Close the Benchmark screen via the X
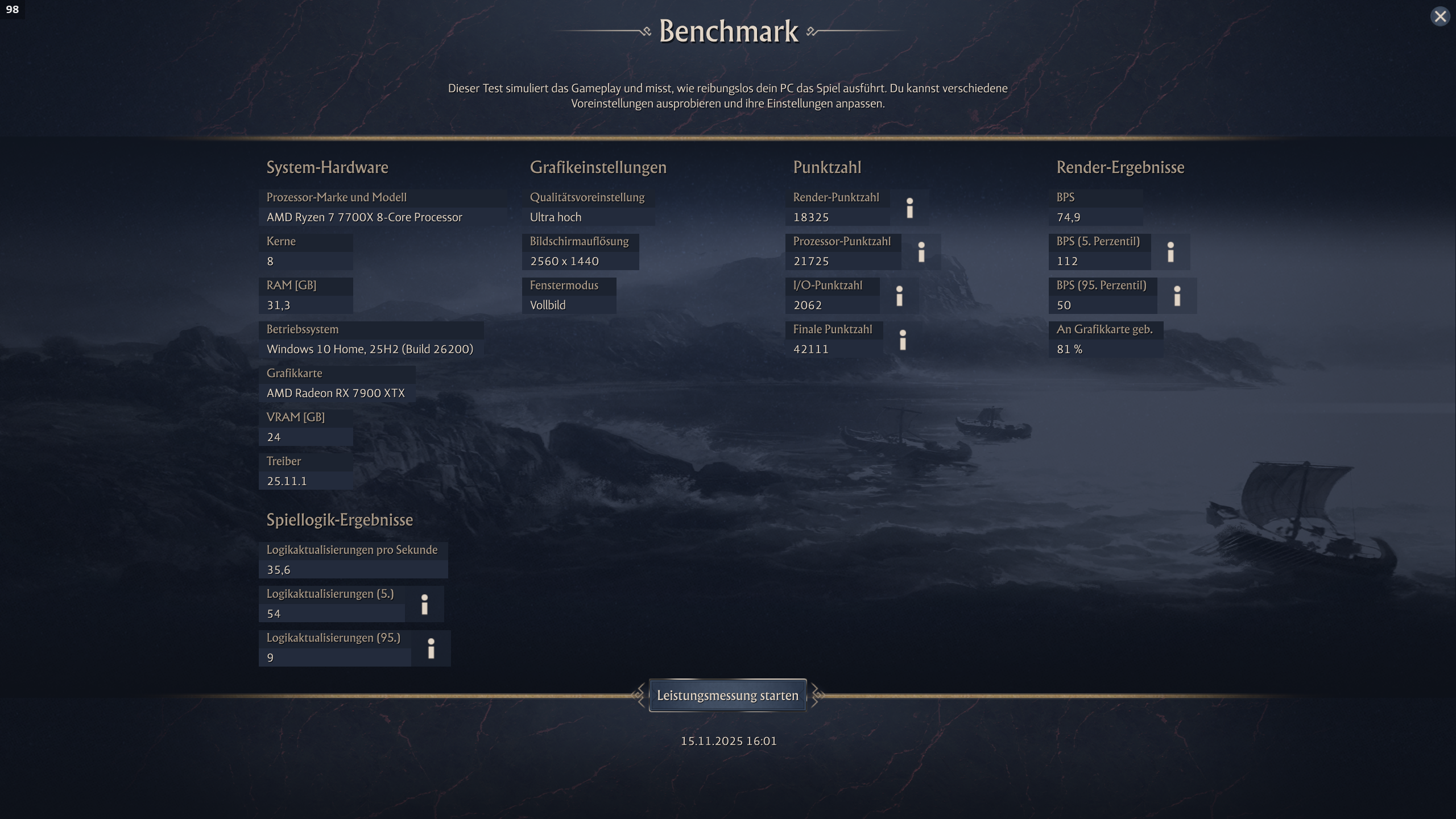This screenshot has height=819, width=1456. (1440, 15)
